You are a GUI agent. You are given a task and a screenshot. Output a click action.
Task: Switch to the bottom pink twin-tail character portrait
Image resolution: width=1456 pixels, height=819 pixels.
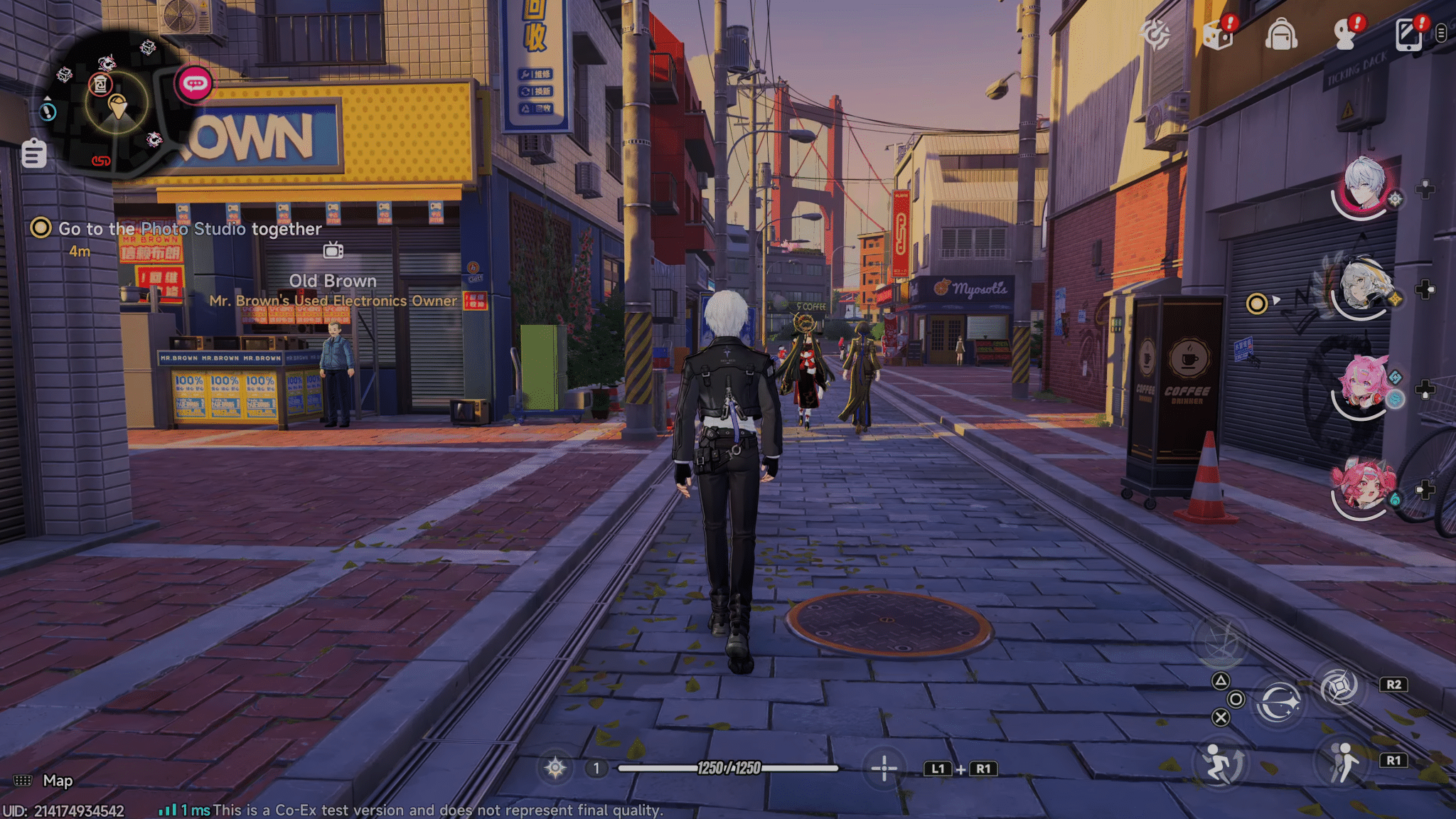1362,486
